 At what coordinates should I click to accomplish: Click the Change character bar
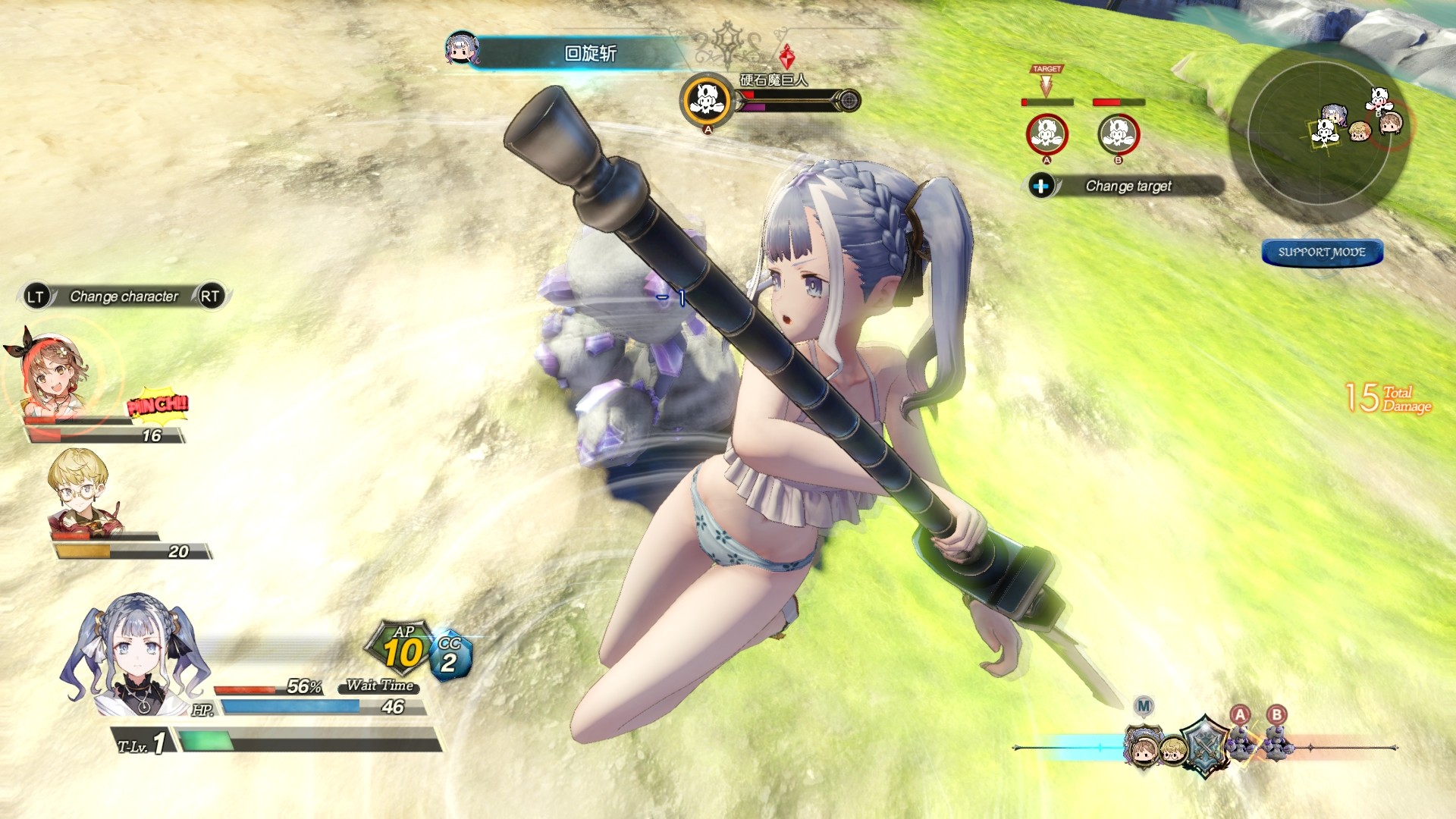coord(124,297)
